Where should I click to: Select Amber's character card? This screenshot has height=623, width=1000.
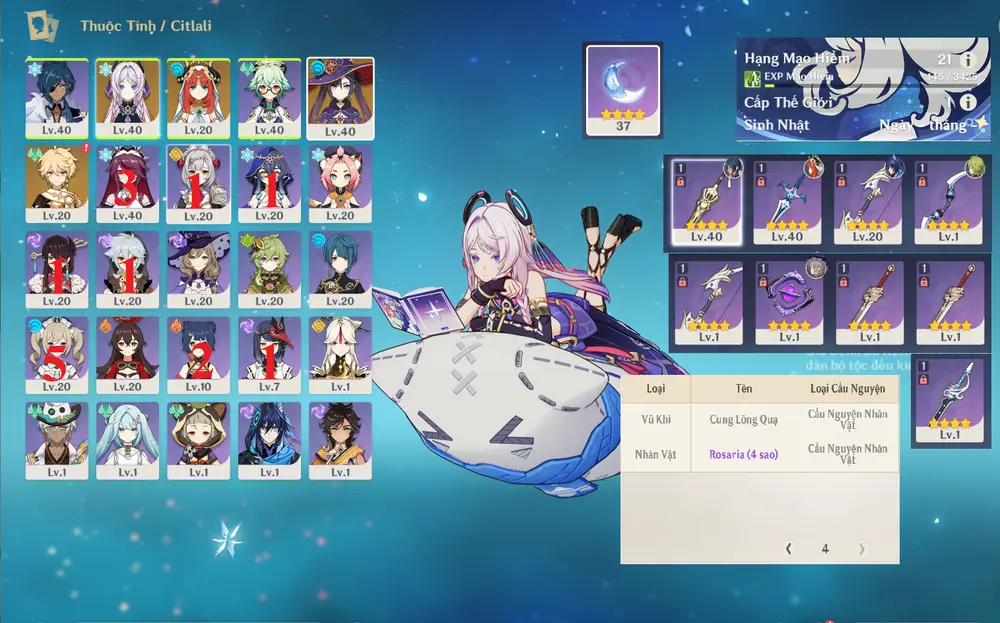coord(127,354)
